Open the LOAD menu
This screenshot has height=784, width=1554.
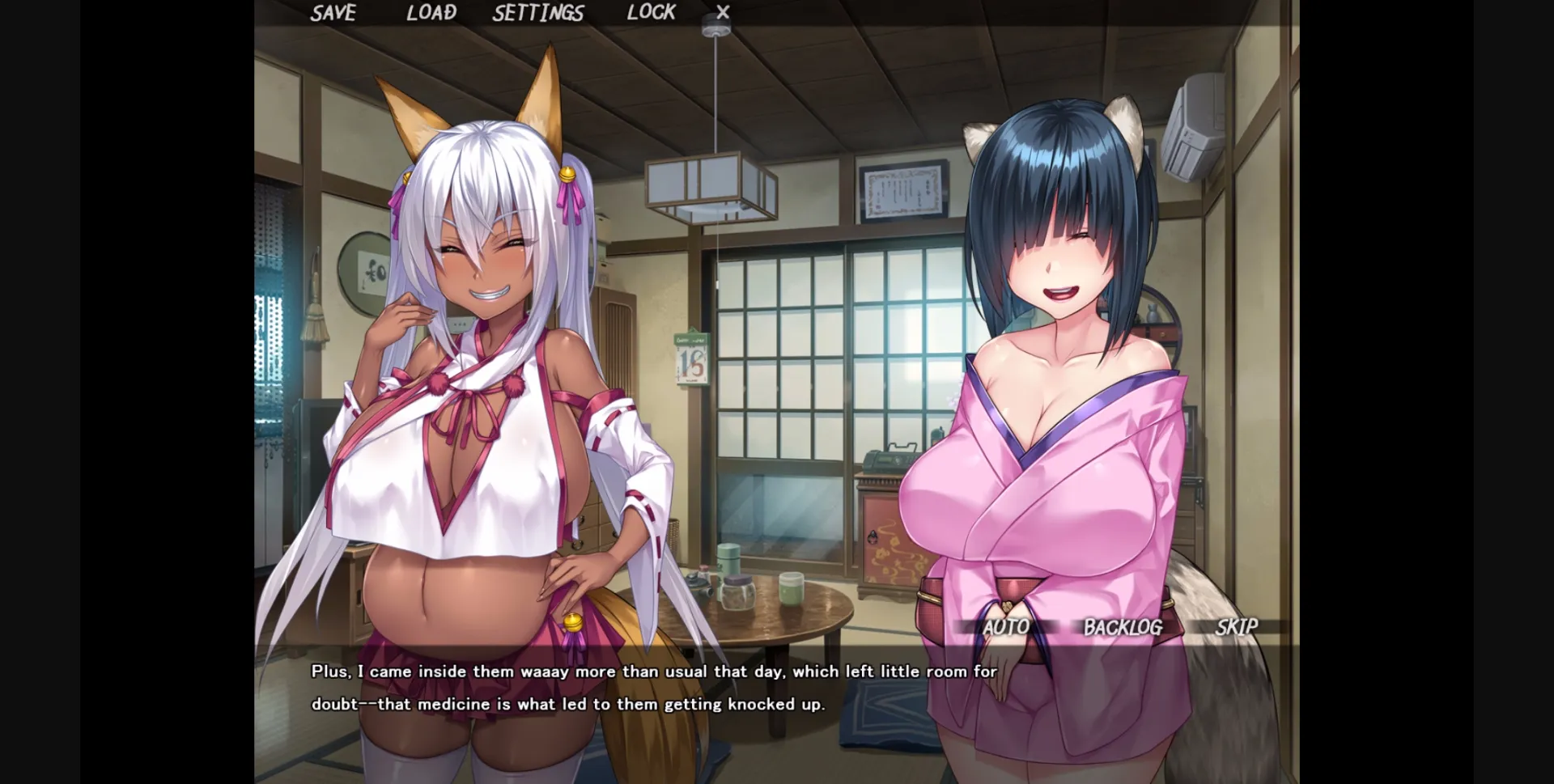(431, 13)
